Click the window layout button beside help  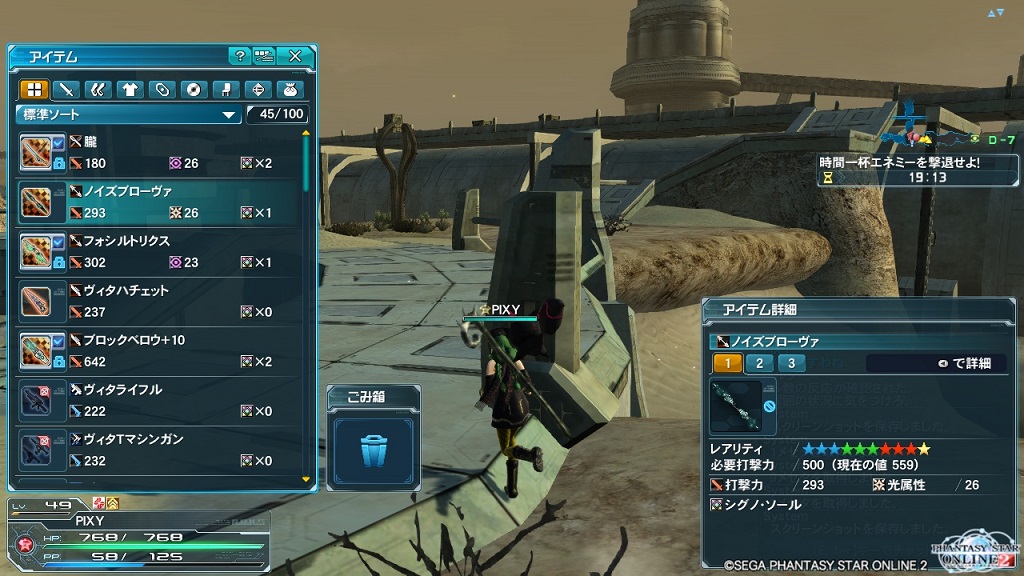[x=264, y=56]
